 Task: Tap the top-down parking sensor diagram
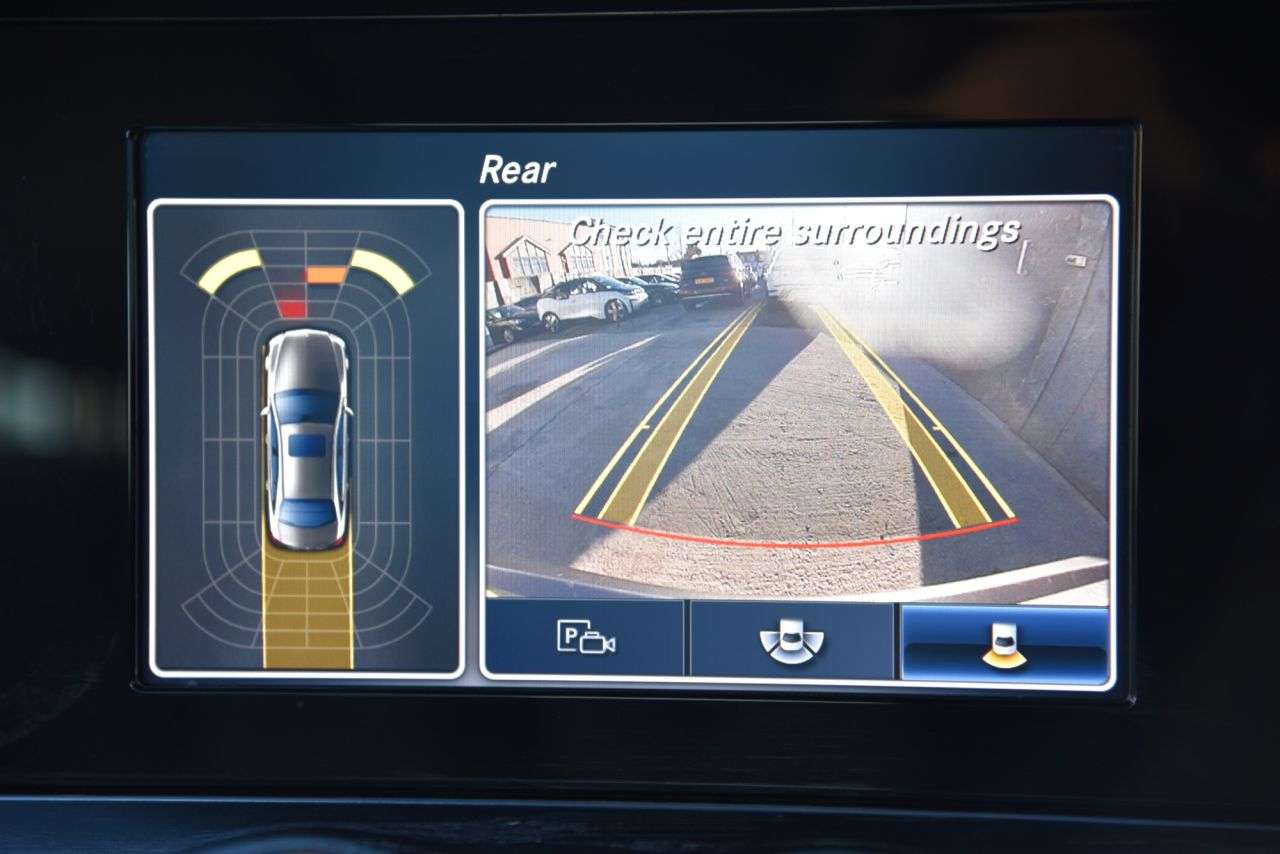click(x=306, y=438)
